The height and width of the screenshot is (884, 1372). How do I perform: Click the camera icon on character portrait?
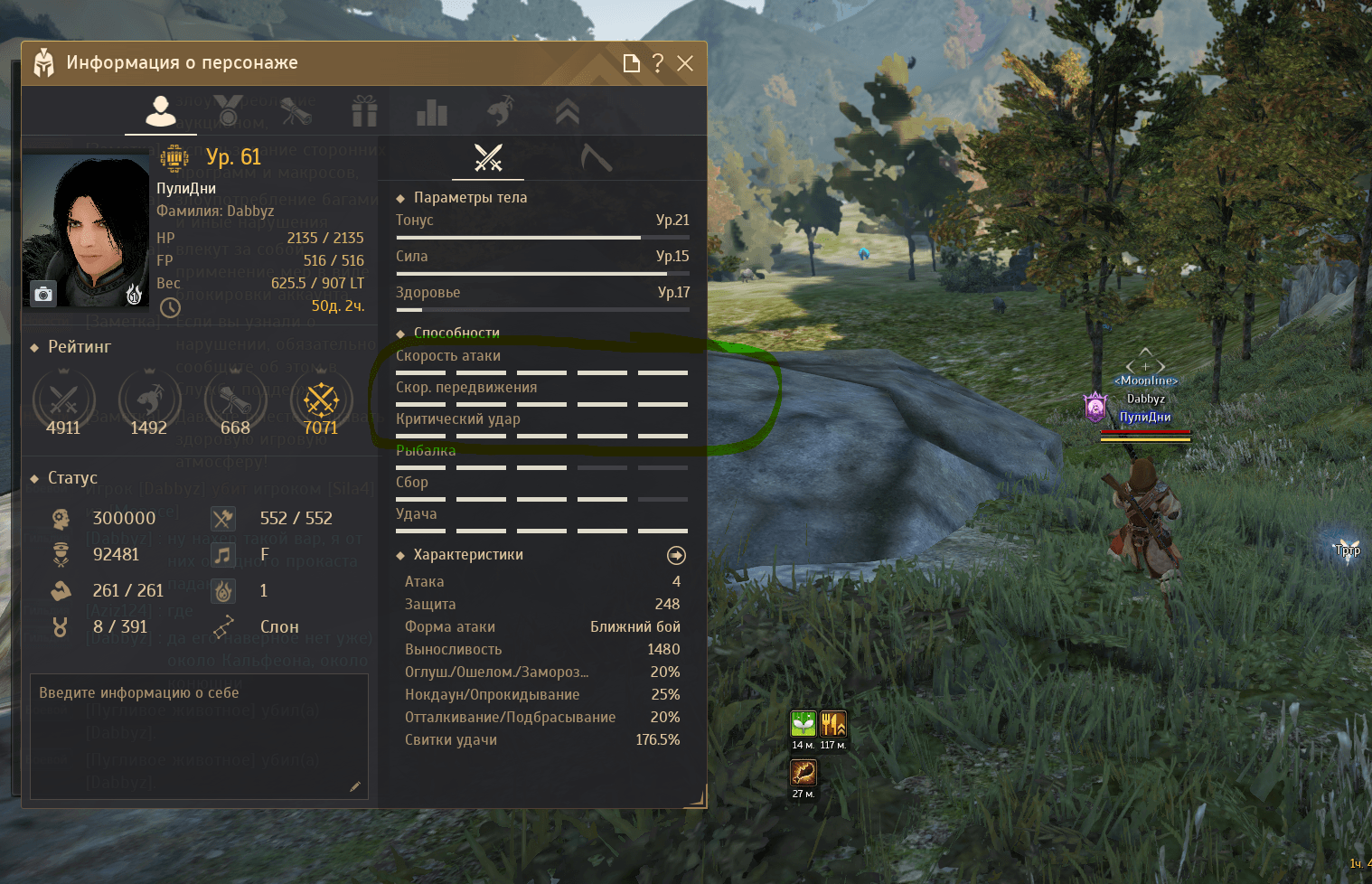coord(43,294)
